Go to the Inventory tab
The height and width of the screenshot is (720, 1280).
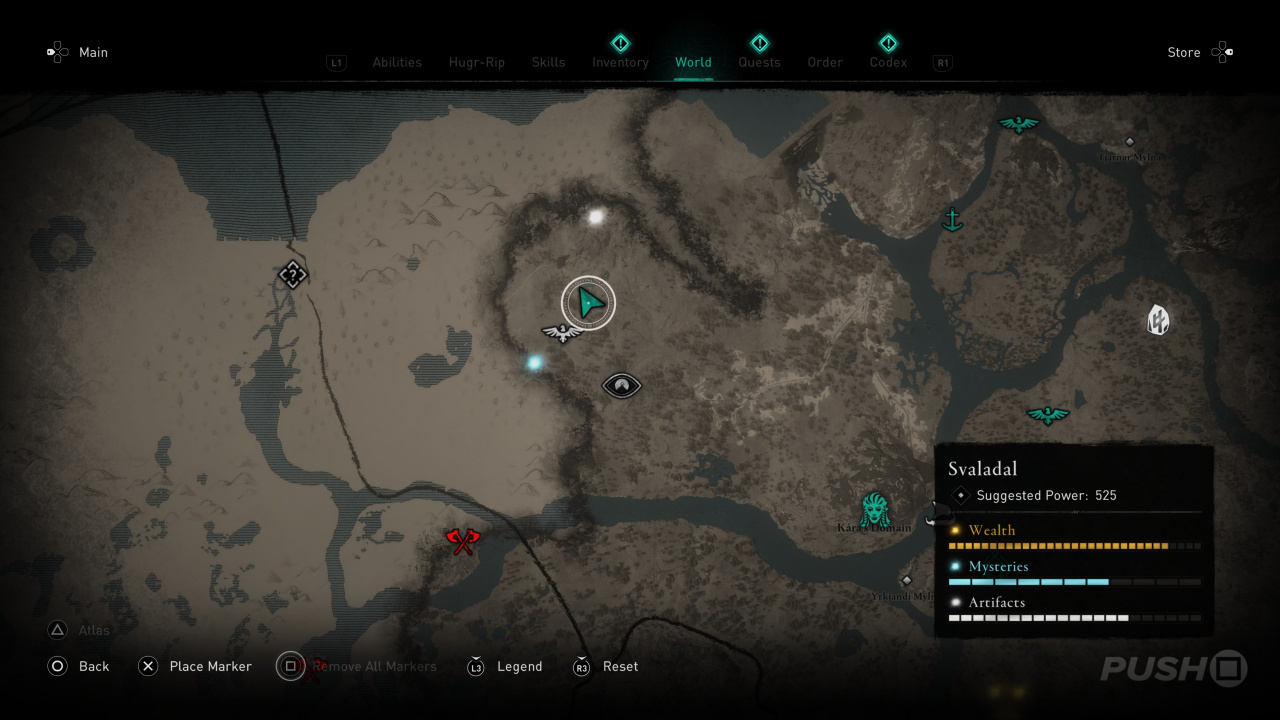pos(620,62)
